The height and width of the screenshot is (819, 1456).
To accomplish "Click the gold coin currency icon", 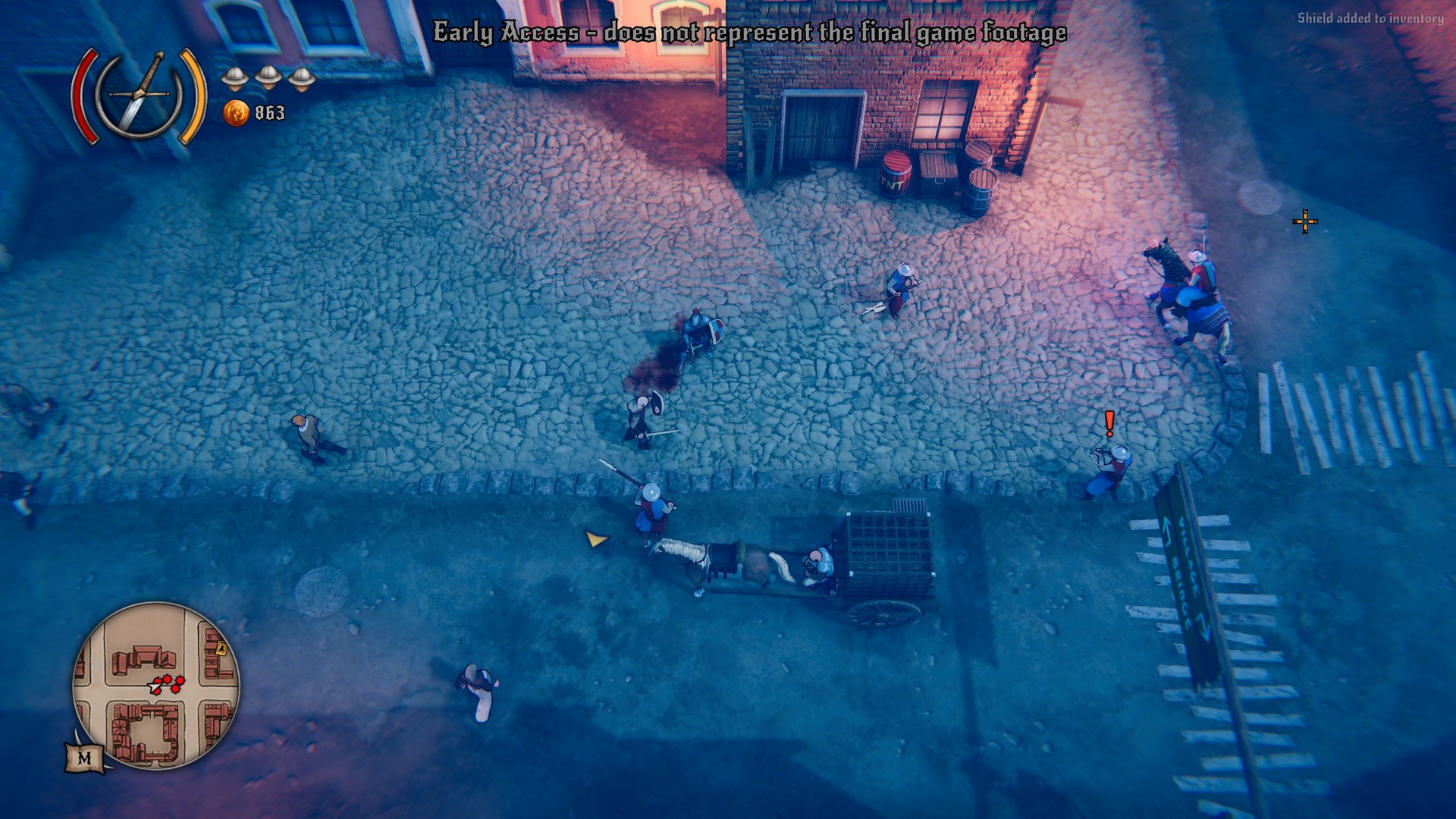I will coord(236,114).
